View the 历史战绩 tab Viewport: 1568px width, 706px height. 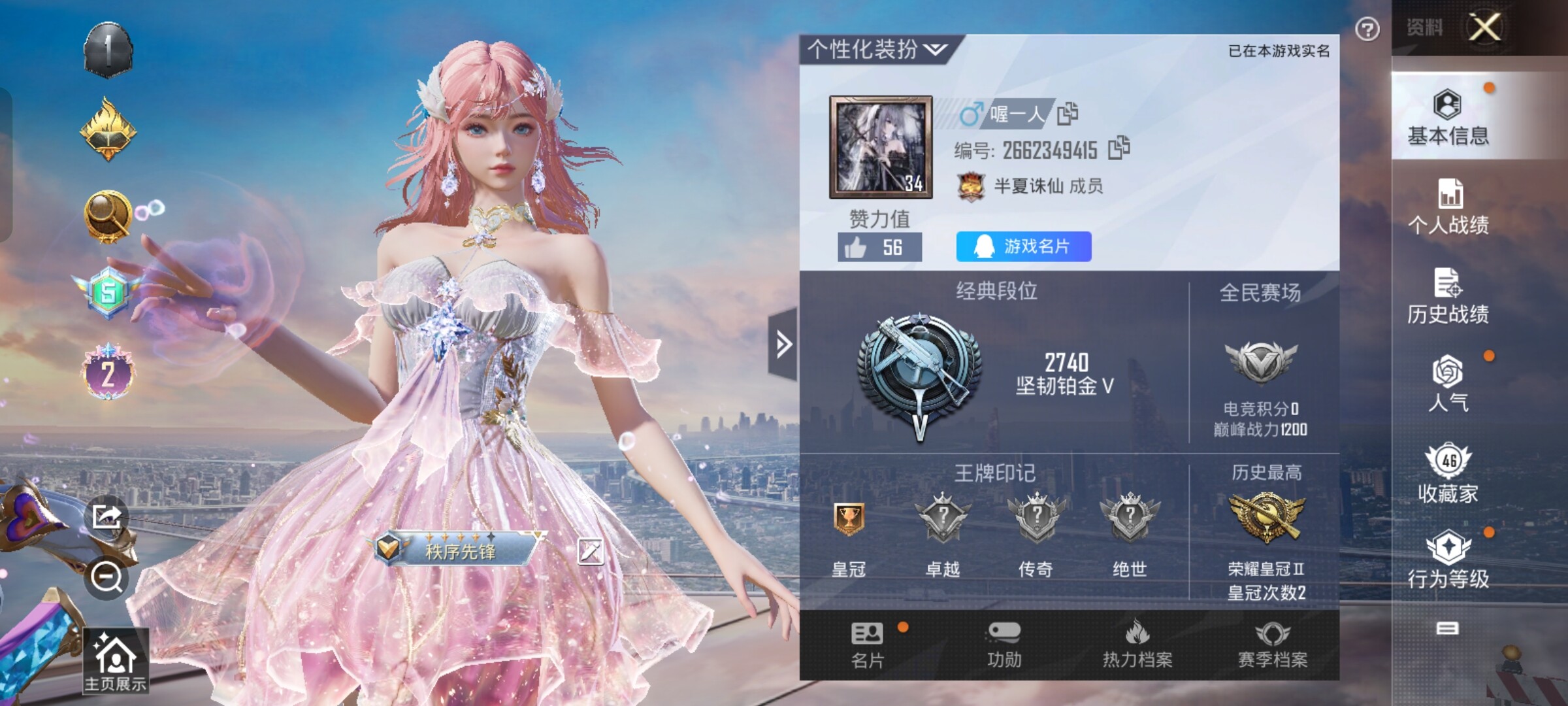[x=1448, y=296]
